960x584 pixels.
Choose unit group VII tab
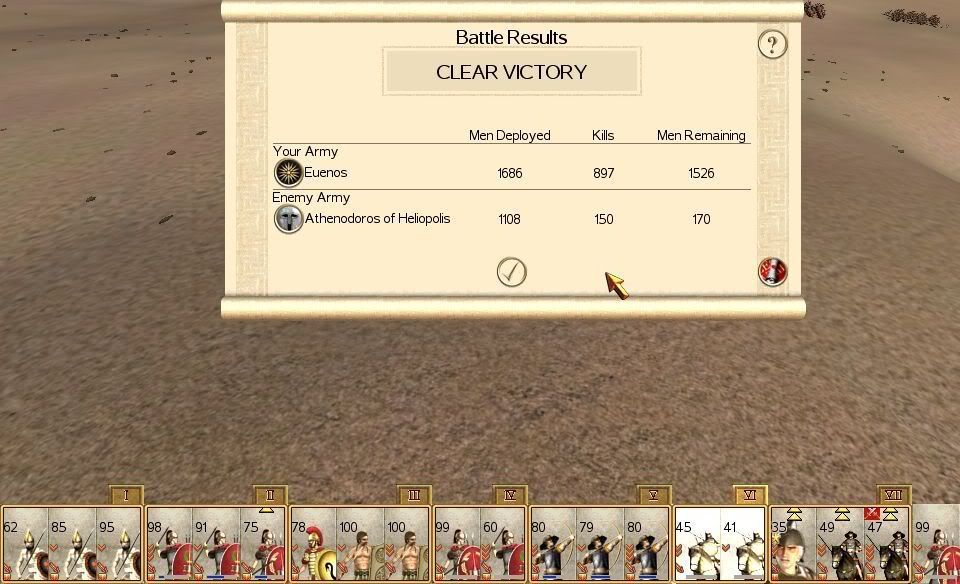pyautogui.click(x=894, y=495)
